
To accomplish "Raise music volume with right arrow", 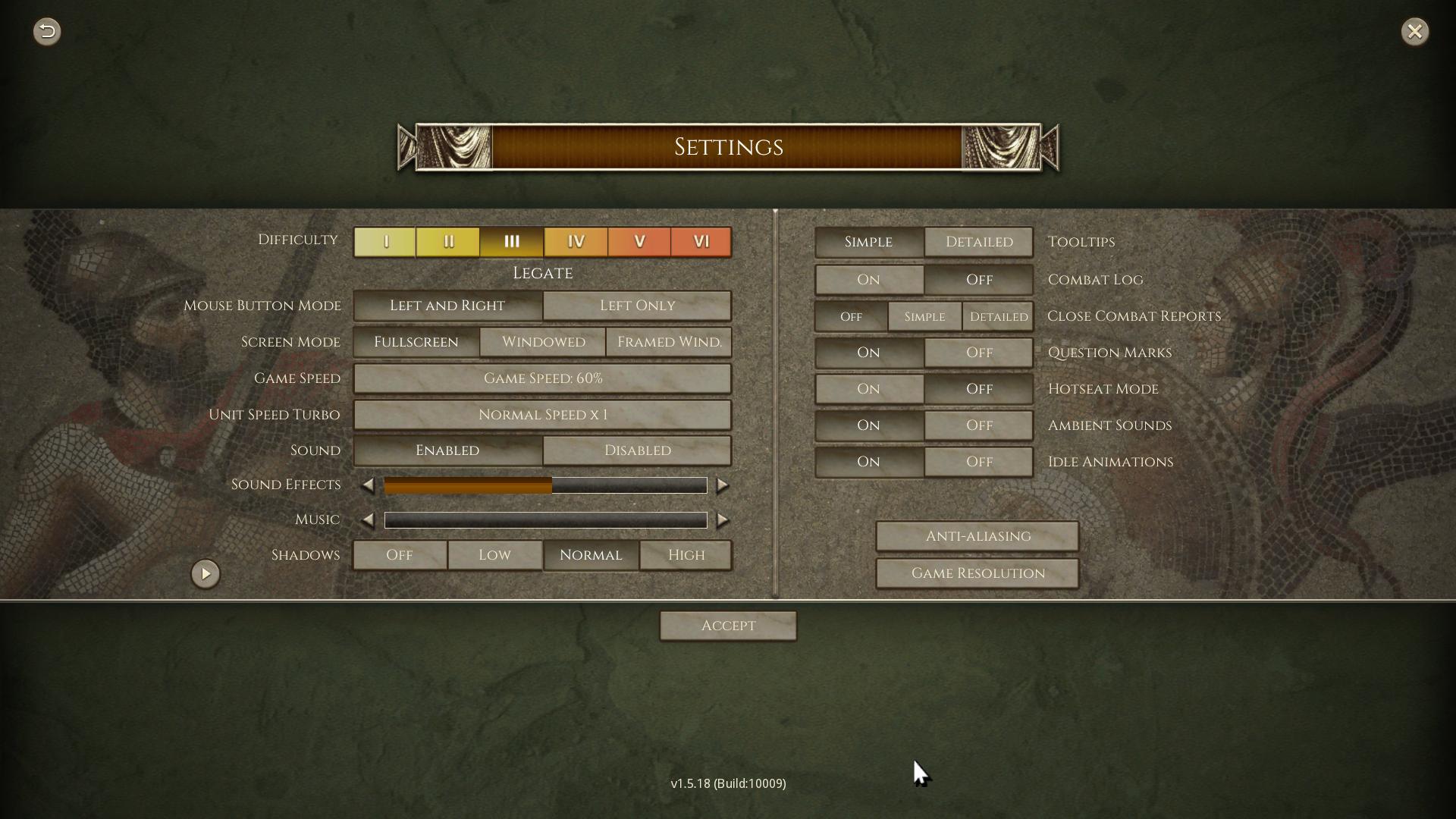I will click(x=723, y=520).
